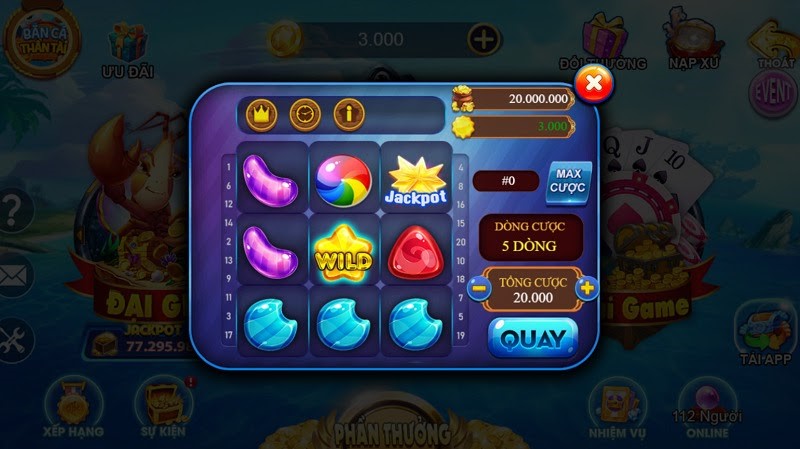Exit using the THOÁT arrow

[x=775, y=42]
